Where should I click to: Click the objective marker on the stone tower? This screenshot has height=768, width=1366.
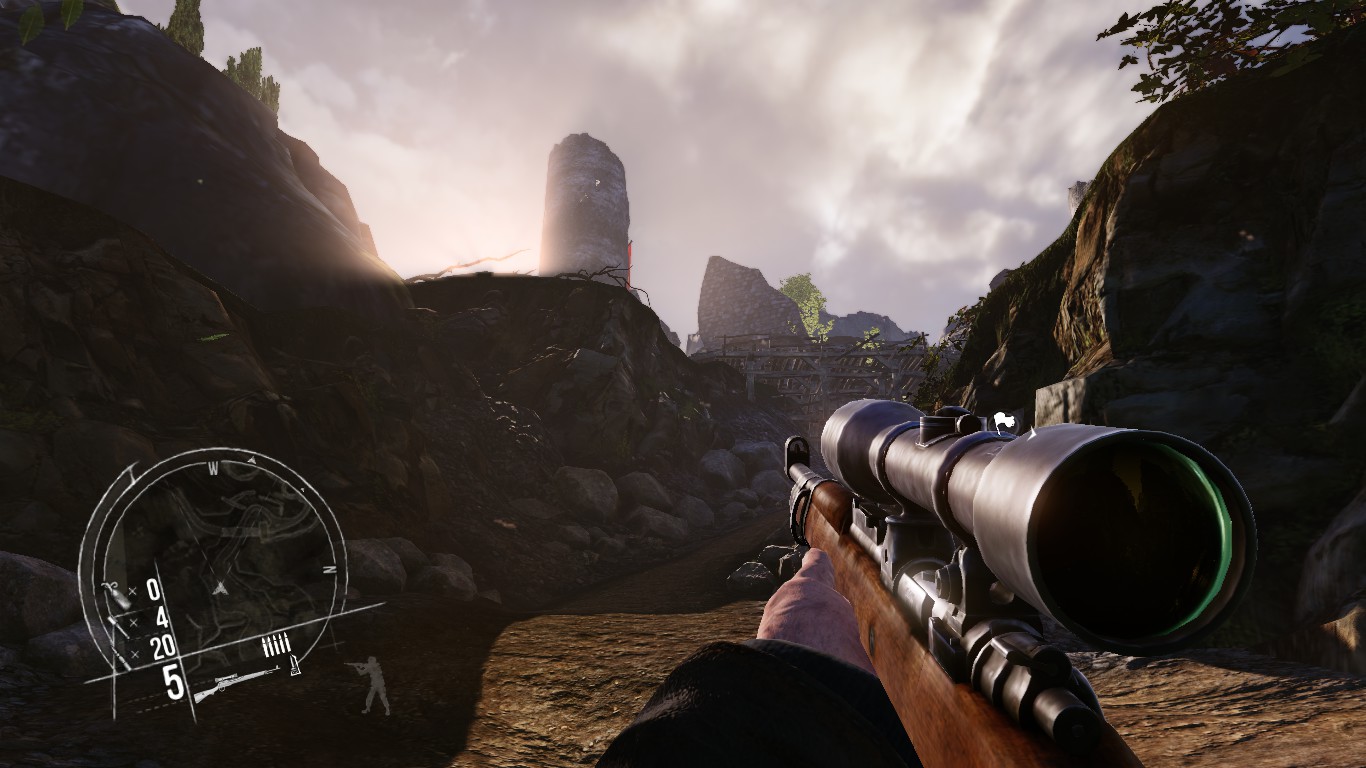pyautogui.click(x=598, y=183)
